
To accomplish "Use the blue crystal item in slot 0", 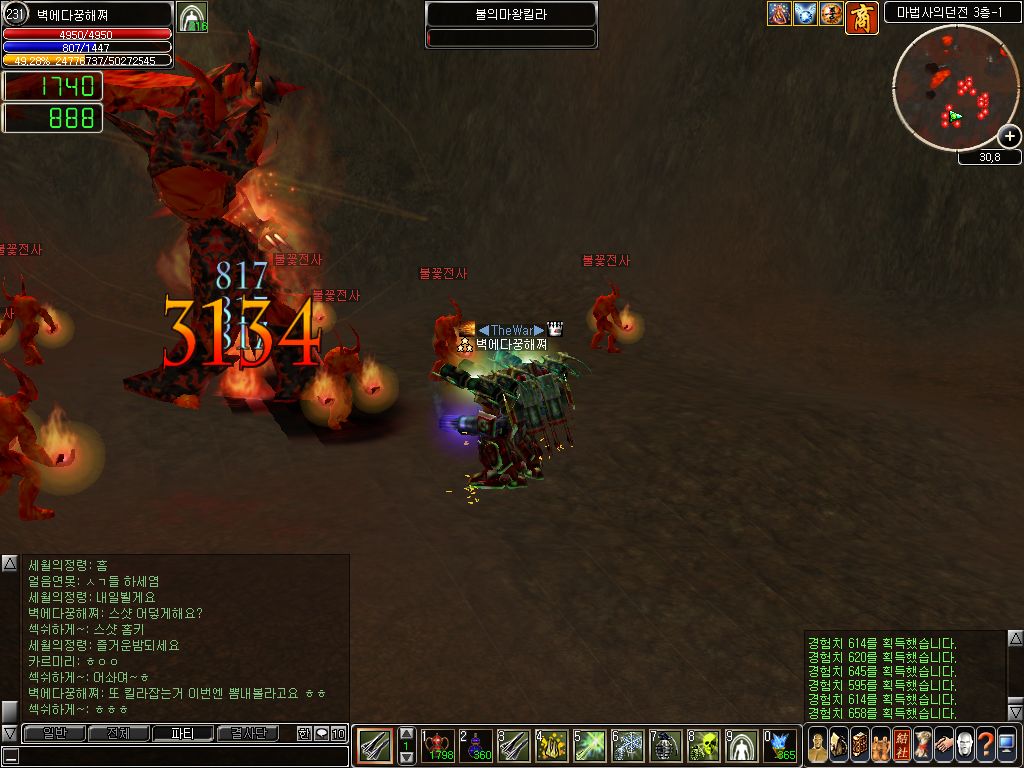I will [x=781, y=746].
